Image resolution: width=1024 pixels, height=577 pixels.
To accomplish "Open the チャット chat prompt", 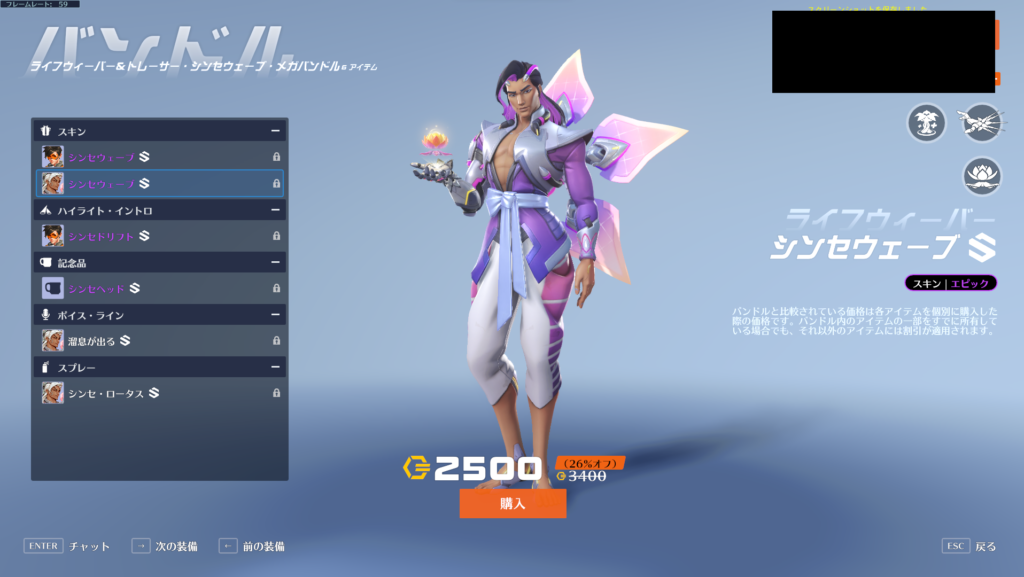I will pos(67,546).
